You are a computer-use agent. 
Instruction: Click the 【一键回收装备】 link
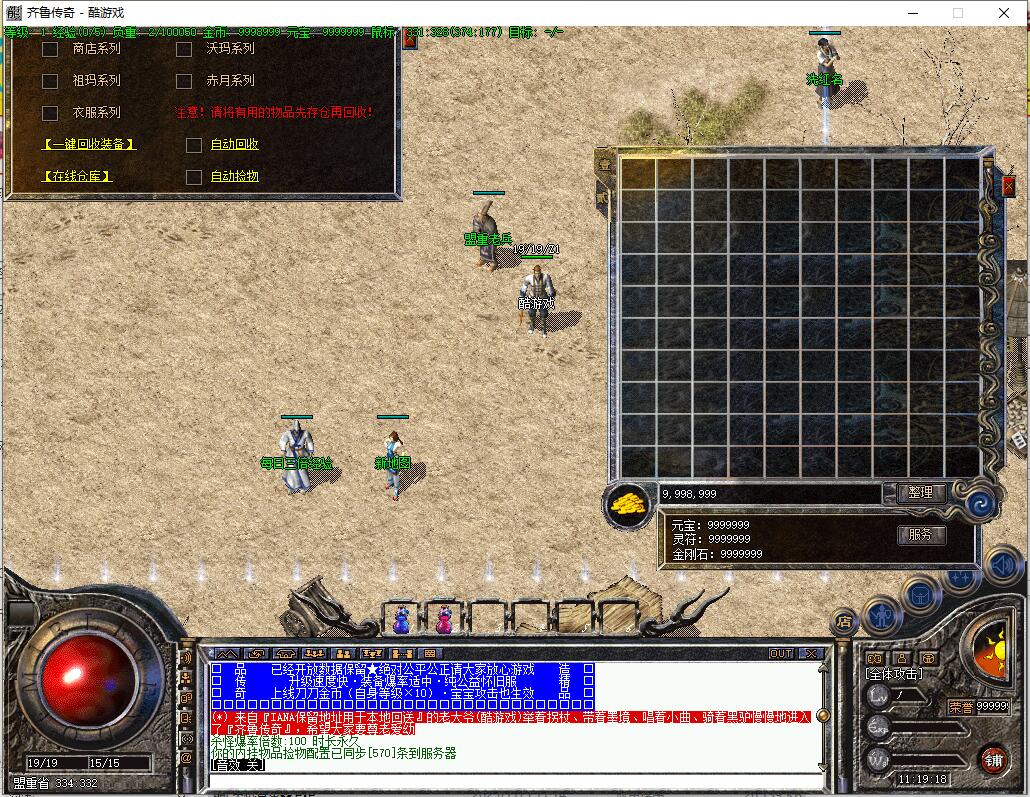click(x=89, y=145)
